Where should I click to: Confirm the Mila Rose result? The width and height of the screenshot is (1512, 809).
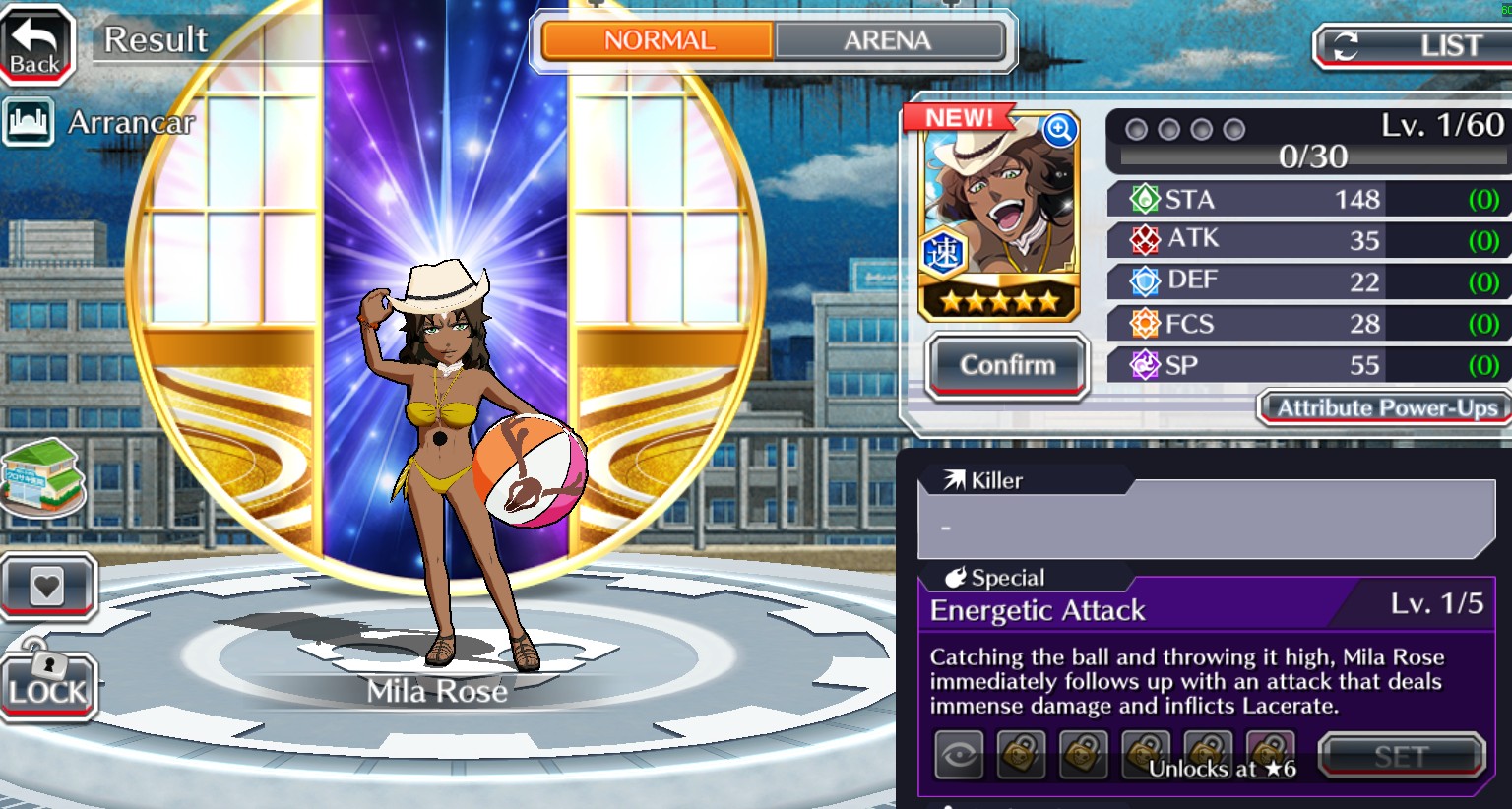[1007, 366]
